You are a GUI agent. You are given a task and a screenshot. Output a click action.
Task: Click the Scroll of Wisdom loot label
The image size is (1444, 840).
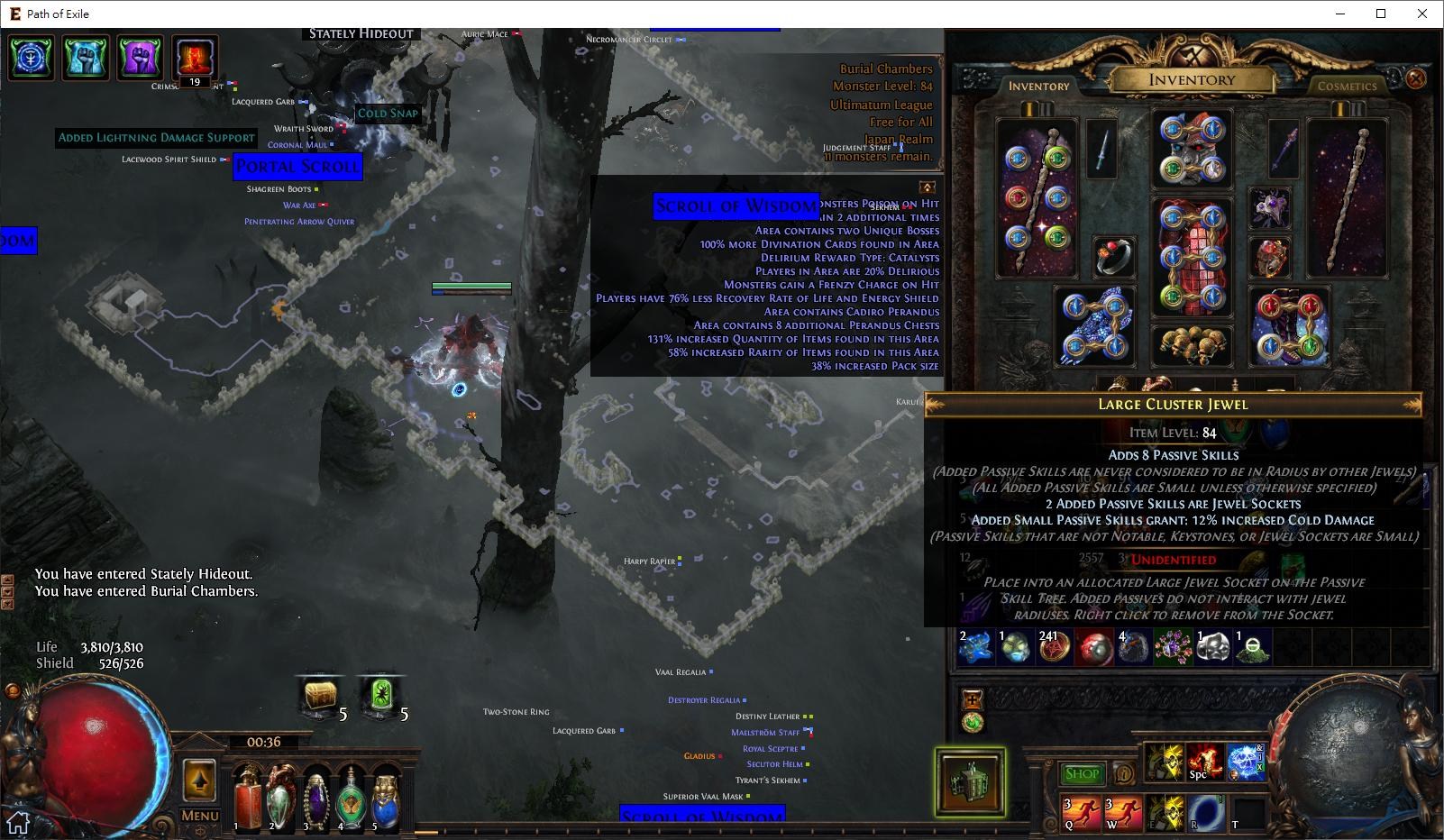pyautogui.click(x=736, y=206)
